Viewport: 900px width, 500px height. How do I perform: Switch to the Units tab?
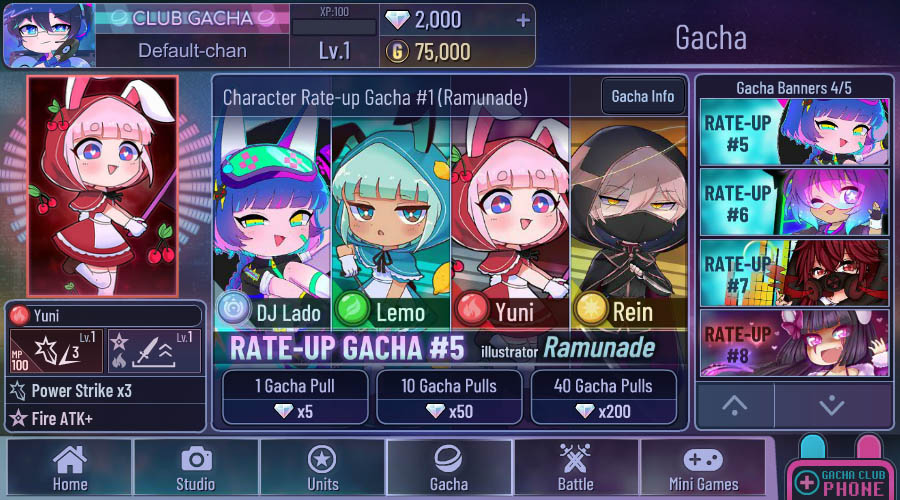321,467
